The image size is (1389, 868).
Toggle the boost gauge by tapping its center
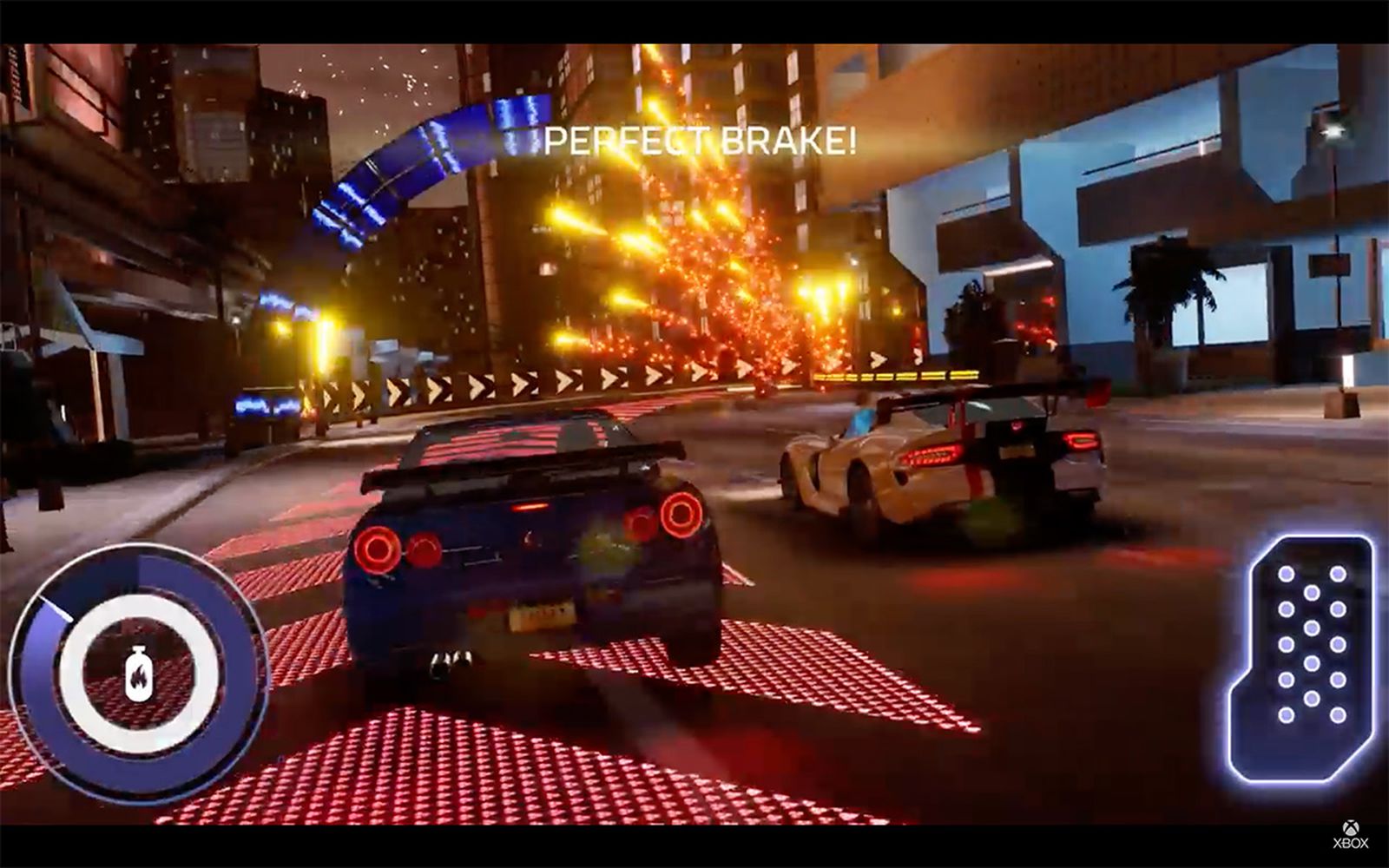tap(139, 667)
